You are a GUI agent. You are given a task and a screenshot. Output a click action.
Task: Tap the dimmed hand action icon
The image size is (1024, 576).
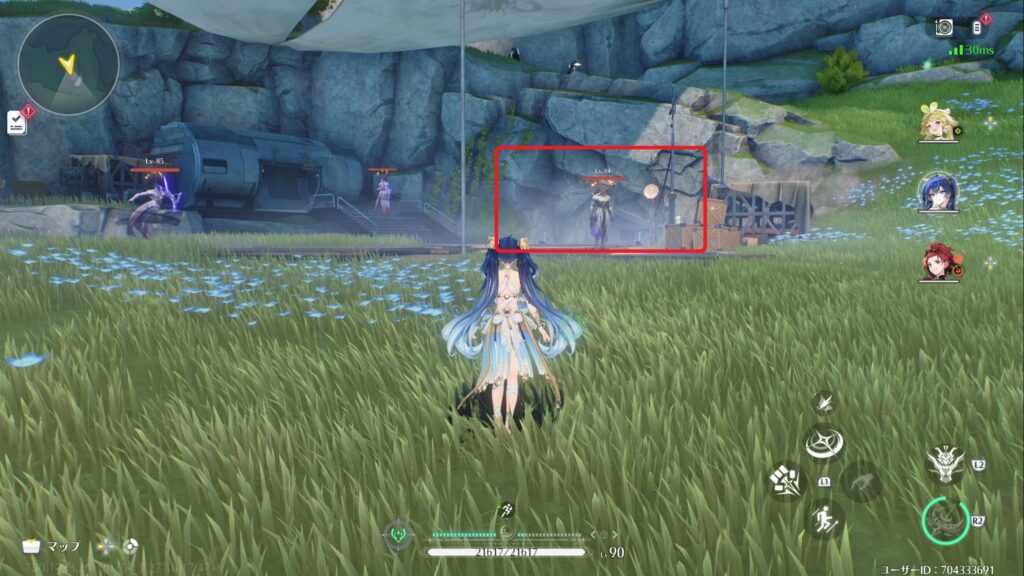862,481
